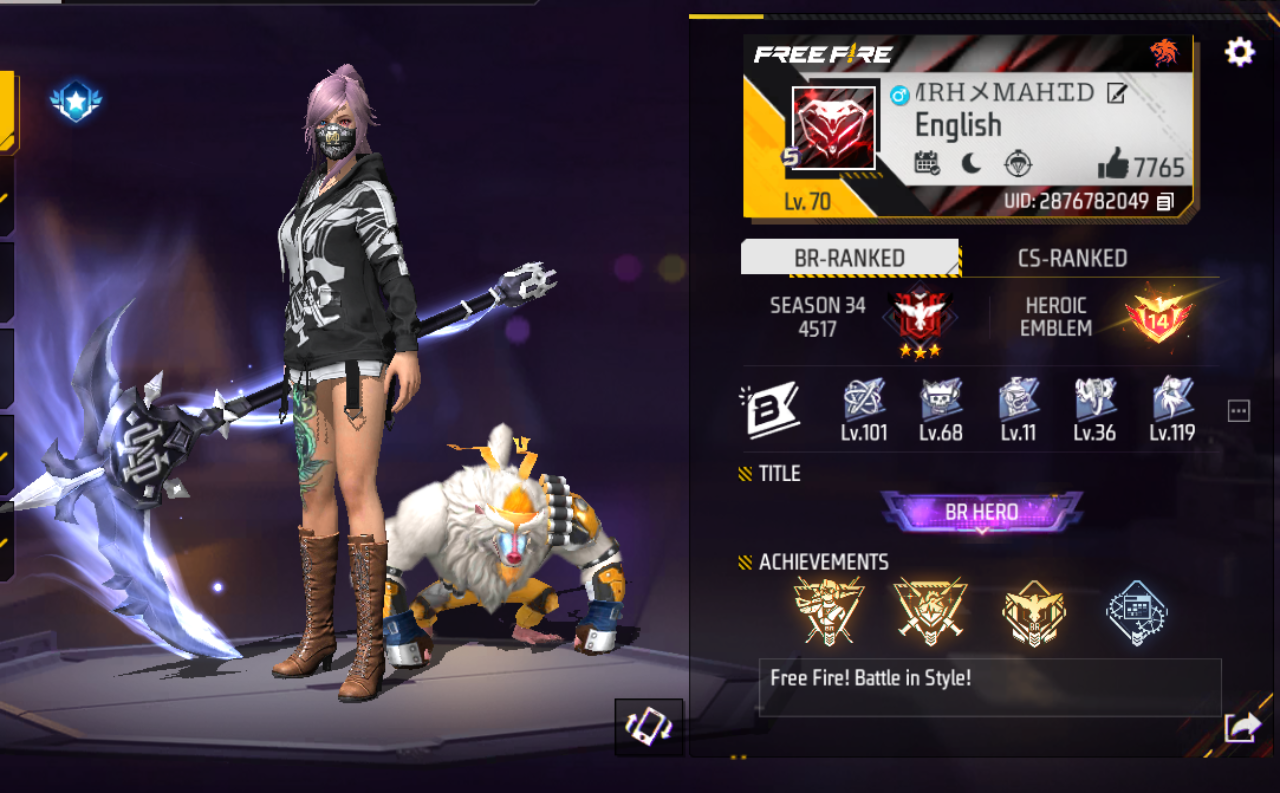Copy the UID using the copy icon
The width and height of the screenshot is (1280, 793).
click(1165, 202)
